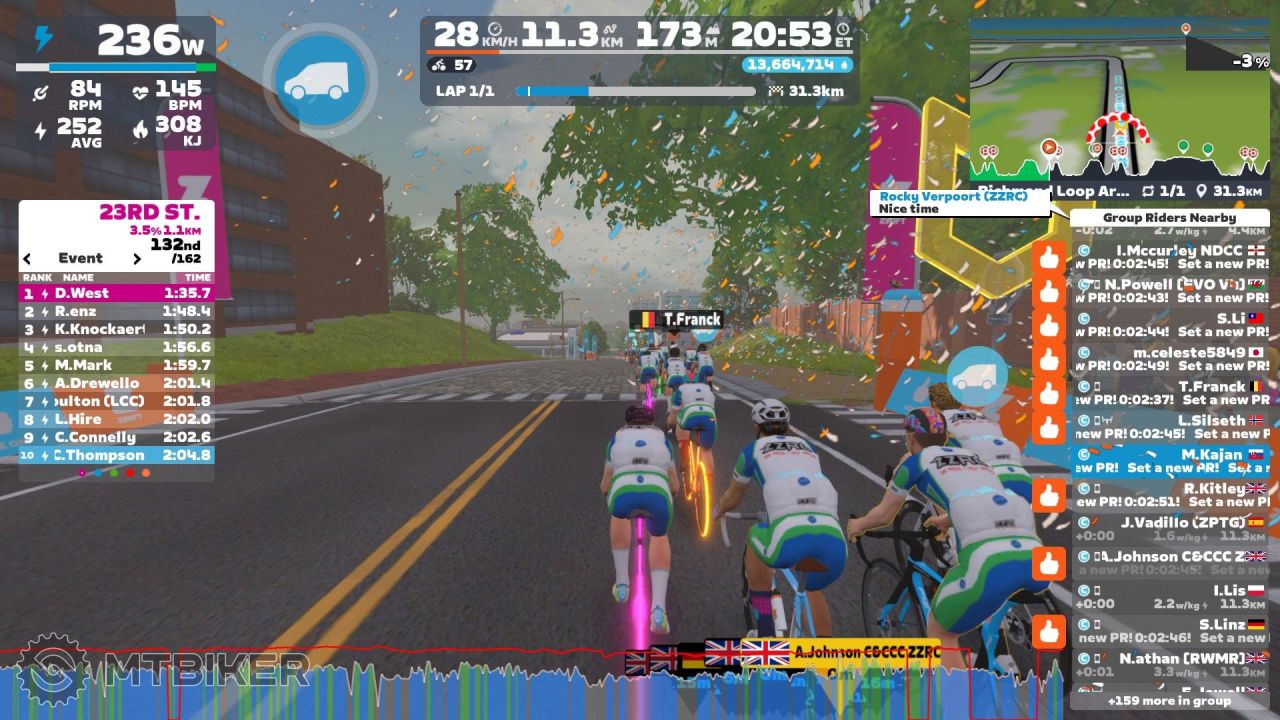The height and width of the screenshot is (720, 1280).
Task: Show next leaderboard with right arrow
Action: 137,258
